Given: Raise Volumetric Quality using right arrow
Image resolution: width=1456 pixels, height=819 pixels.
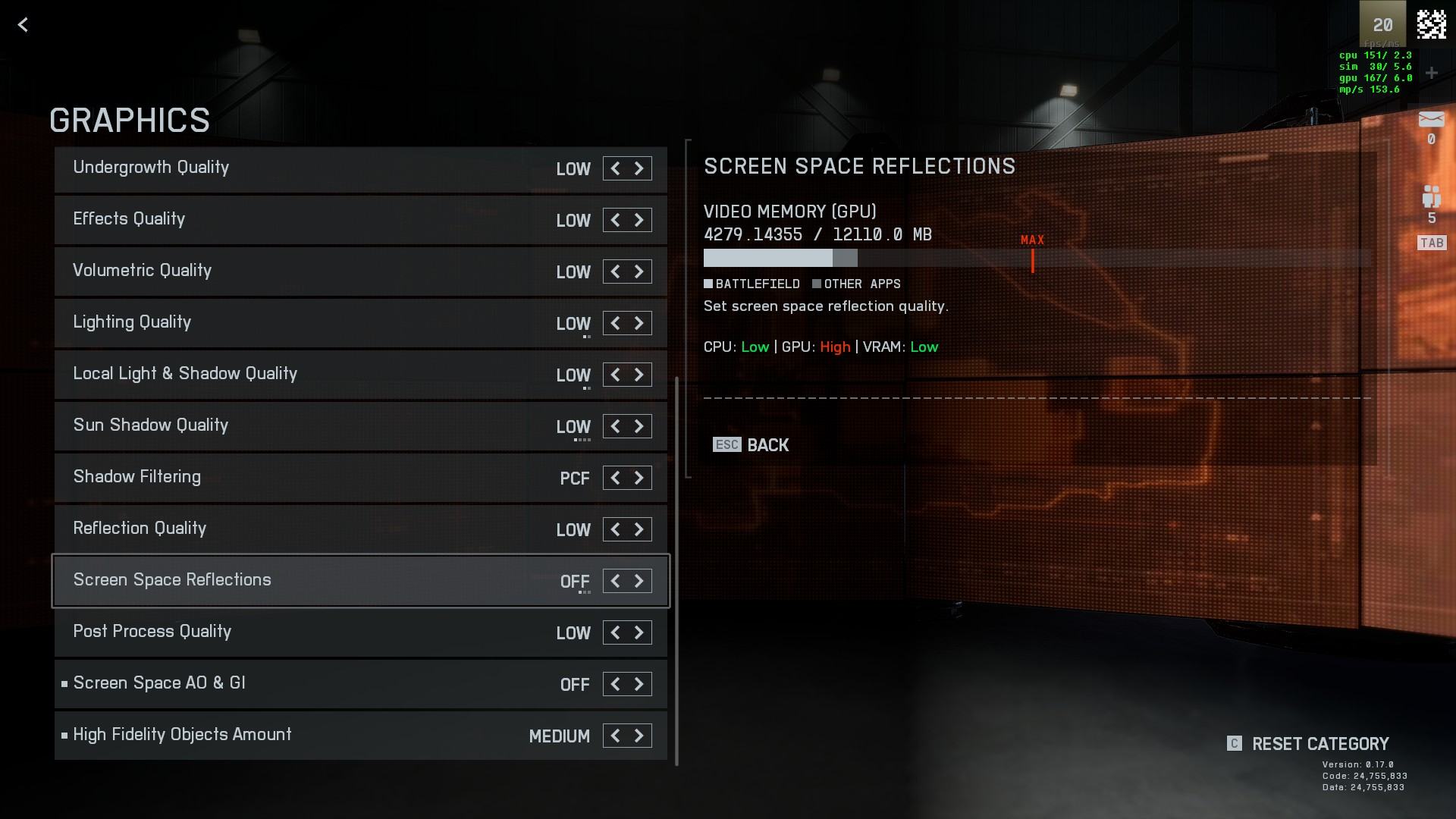Looking at the screenshot, I should pyautogui.click(x=639, y=271).
